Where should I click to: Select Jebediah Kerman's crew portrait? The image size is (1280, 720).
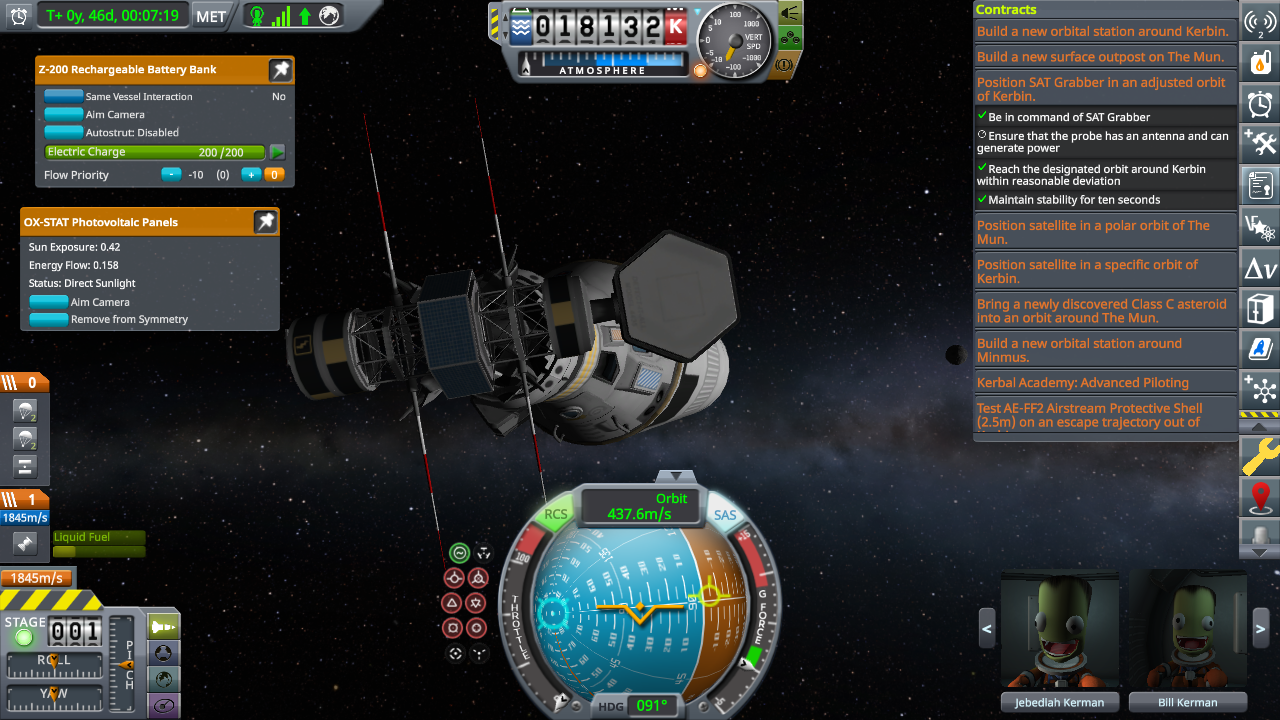[x=1059, y=630]
